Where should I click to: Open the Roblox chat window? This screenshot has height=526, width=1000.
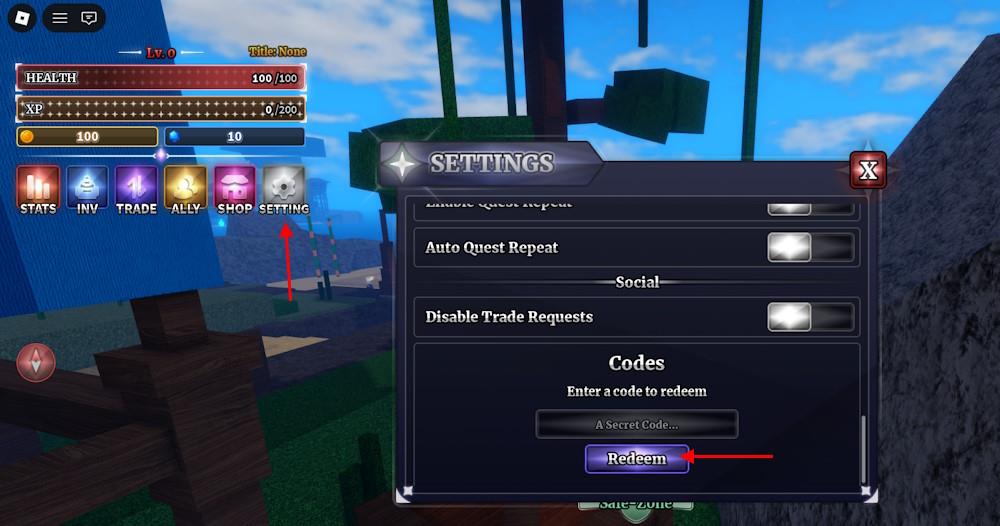pos(89,18)
